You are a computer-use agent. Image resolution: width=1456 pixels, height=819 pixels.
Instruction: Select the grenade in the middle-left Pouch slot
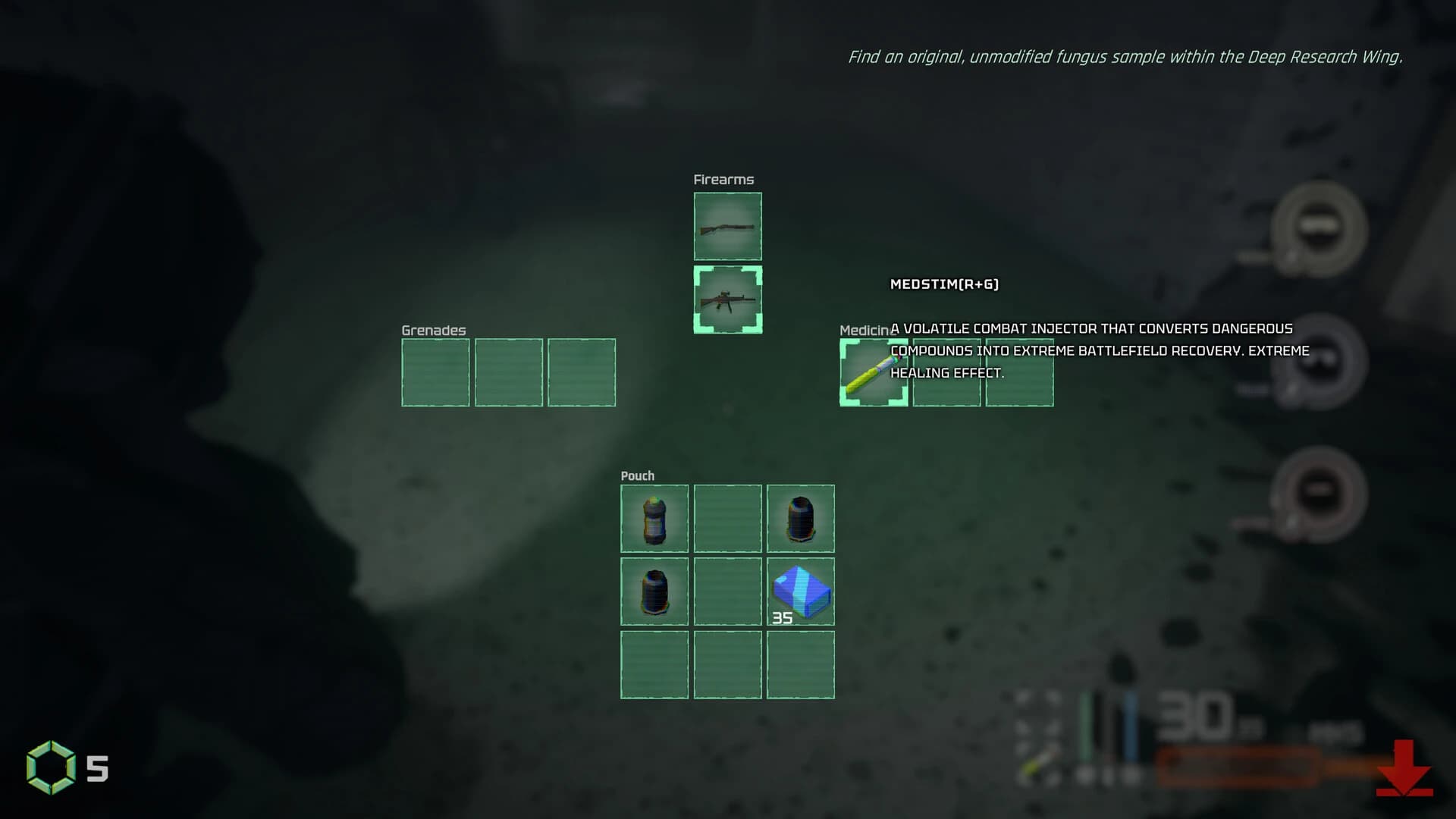pyautogui.click(x=654, y=591)
